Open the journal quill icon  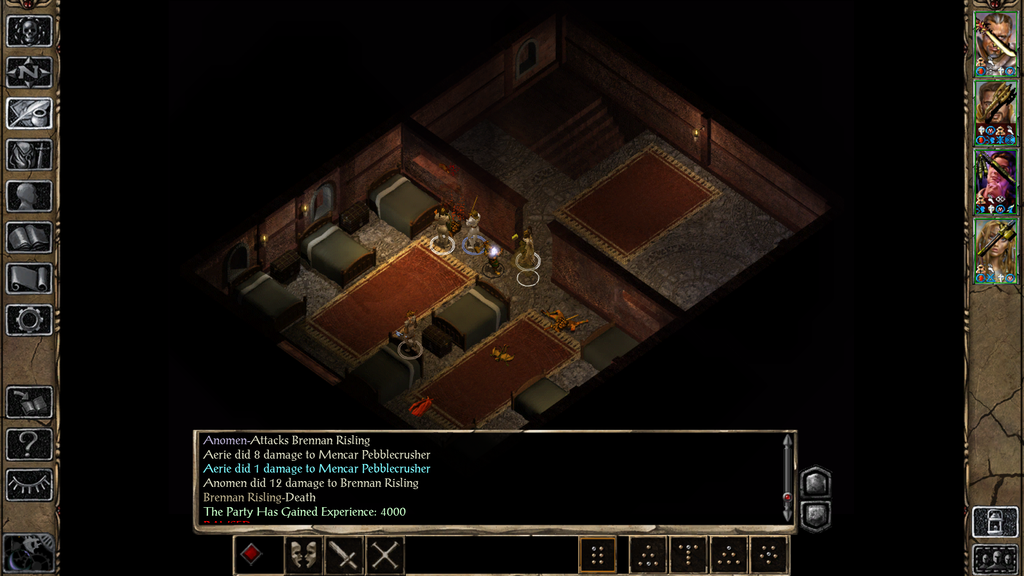point(29,113)
